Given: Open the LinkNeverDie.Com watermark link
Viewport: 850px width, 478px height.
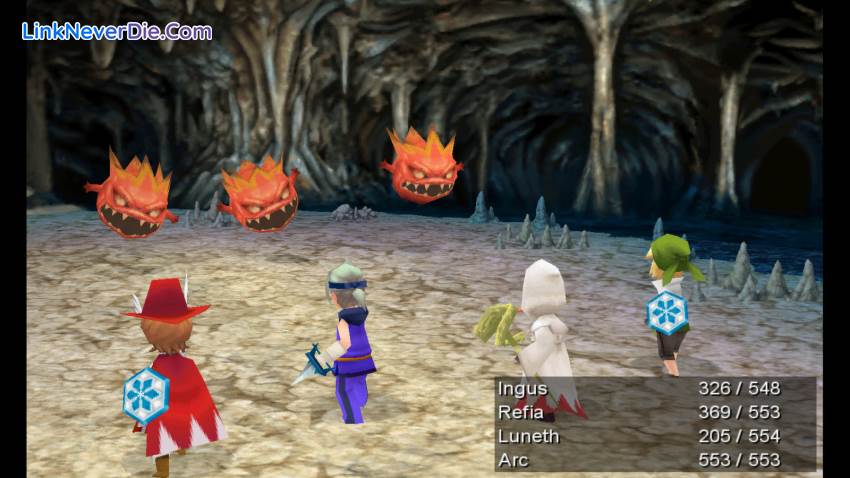Looking at the screenshot, I should click(117, 31).
